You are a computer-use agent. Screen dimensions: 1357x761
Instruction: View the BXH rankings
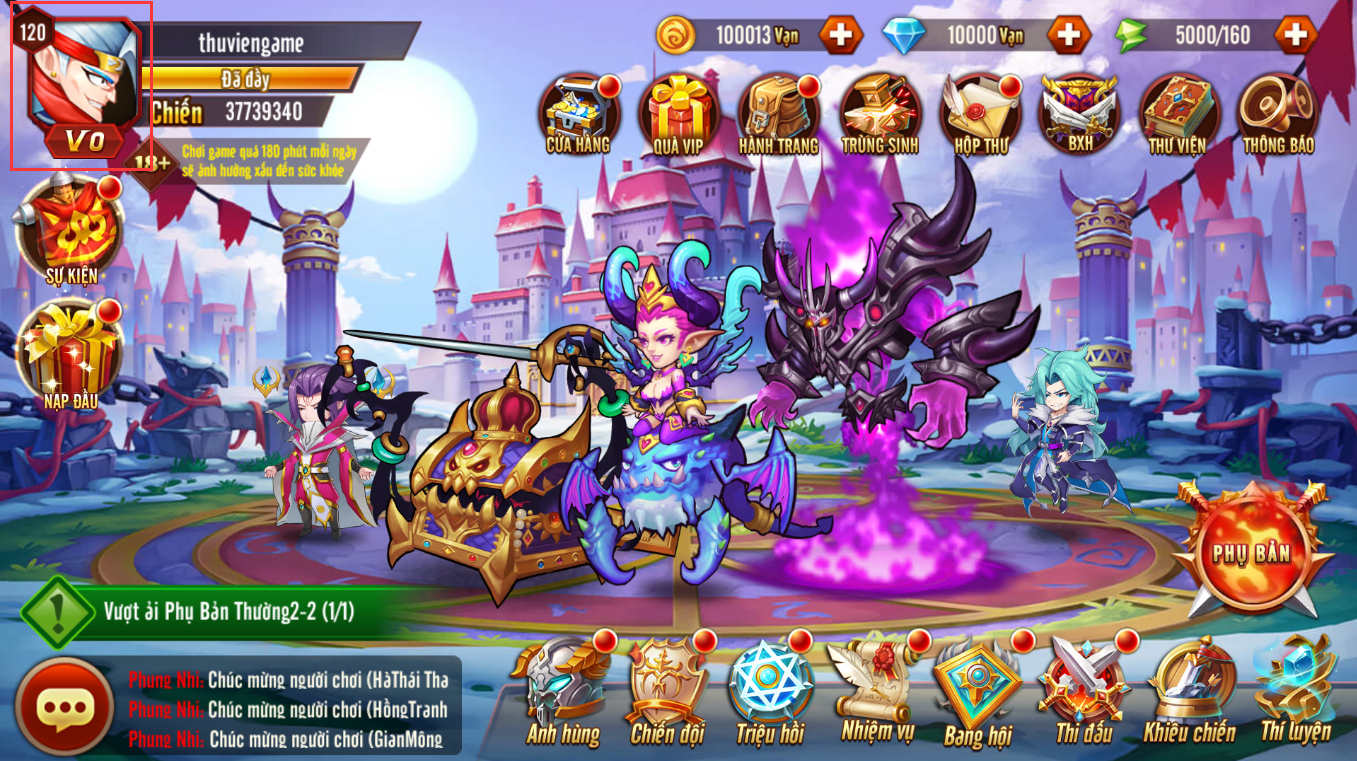pos(1079,110)
